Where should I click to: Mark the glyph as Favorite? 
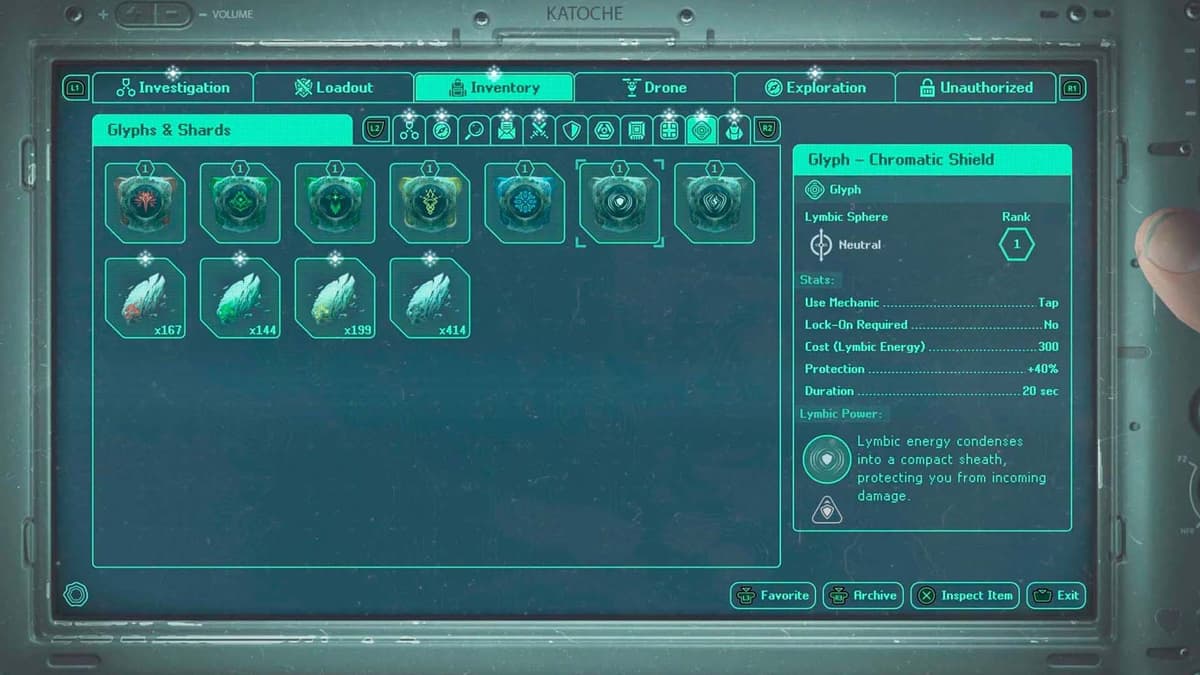773,595
